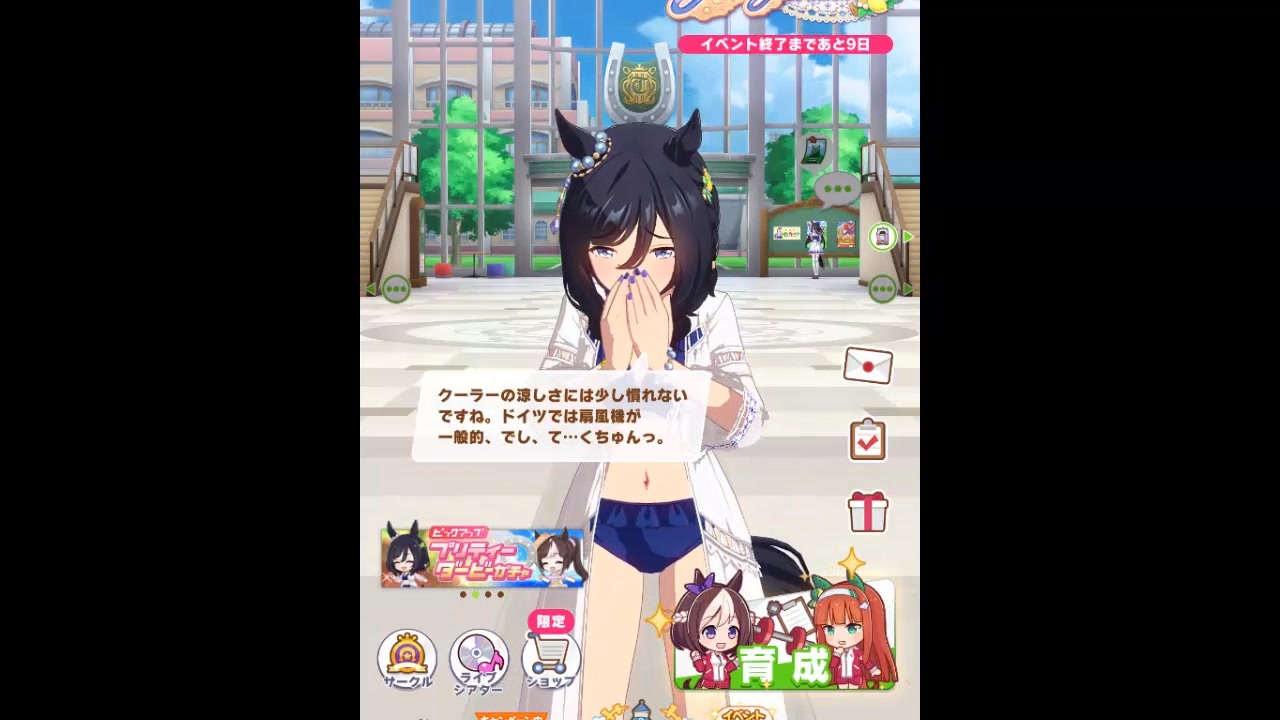Open the gift box presents icon
1280x720 pixels.
(866, 512)
